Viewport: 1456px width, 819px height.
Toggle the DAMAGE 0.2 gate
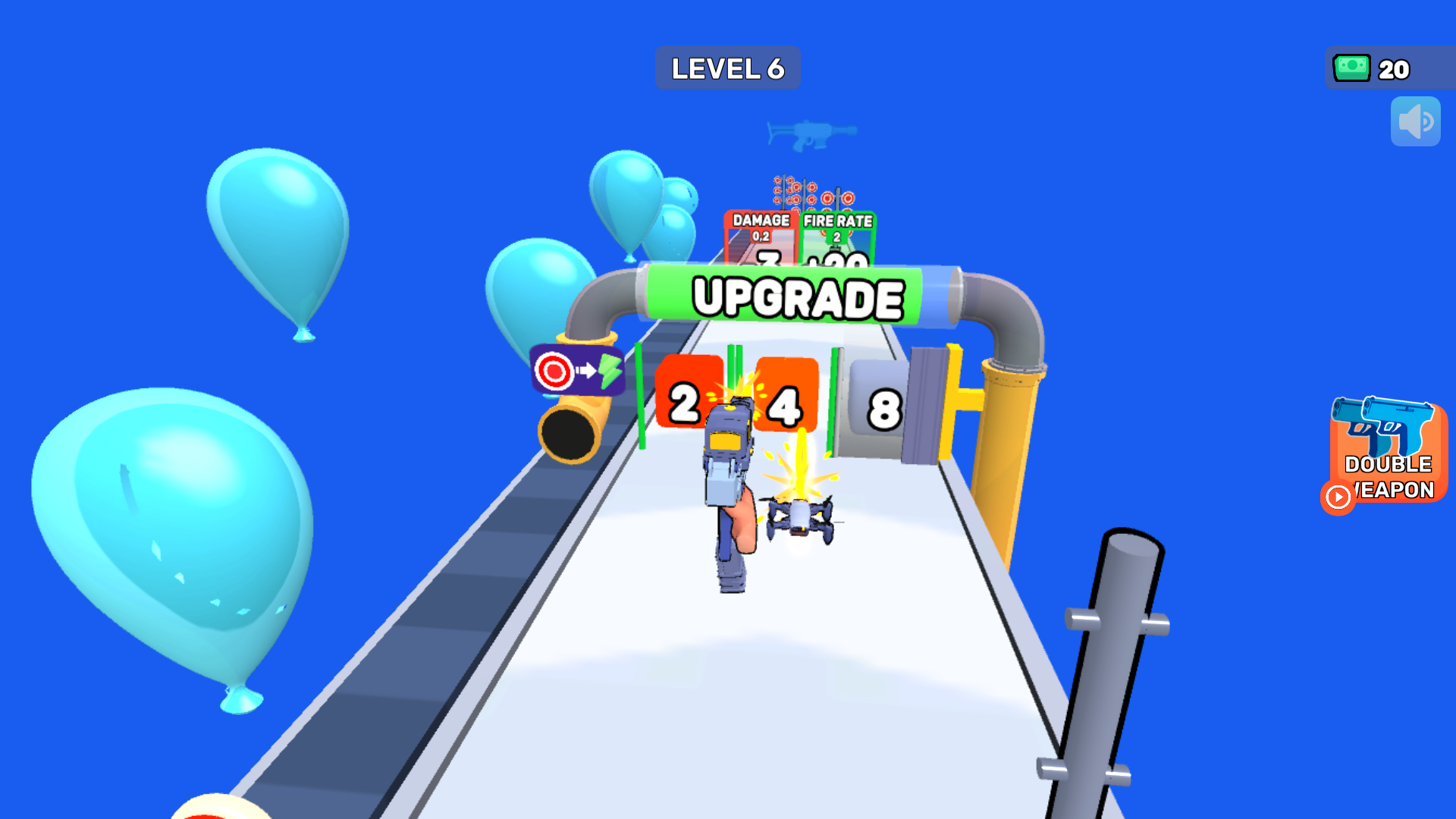click(x=760, y=226)
